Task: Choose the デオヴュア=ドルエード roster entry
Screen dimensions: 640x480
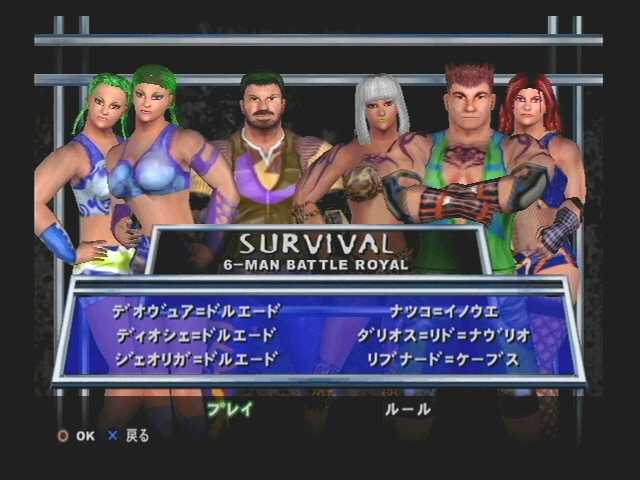Action: (x=196, y=310)
